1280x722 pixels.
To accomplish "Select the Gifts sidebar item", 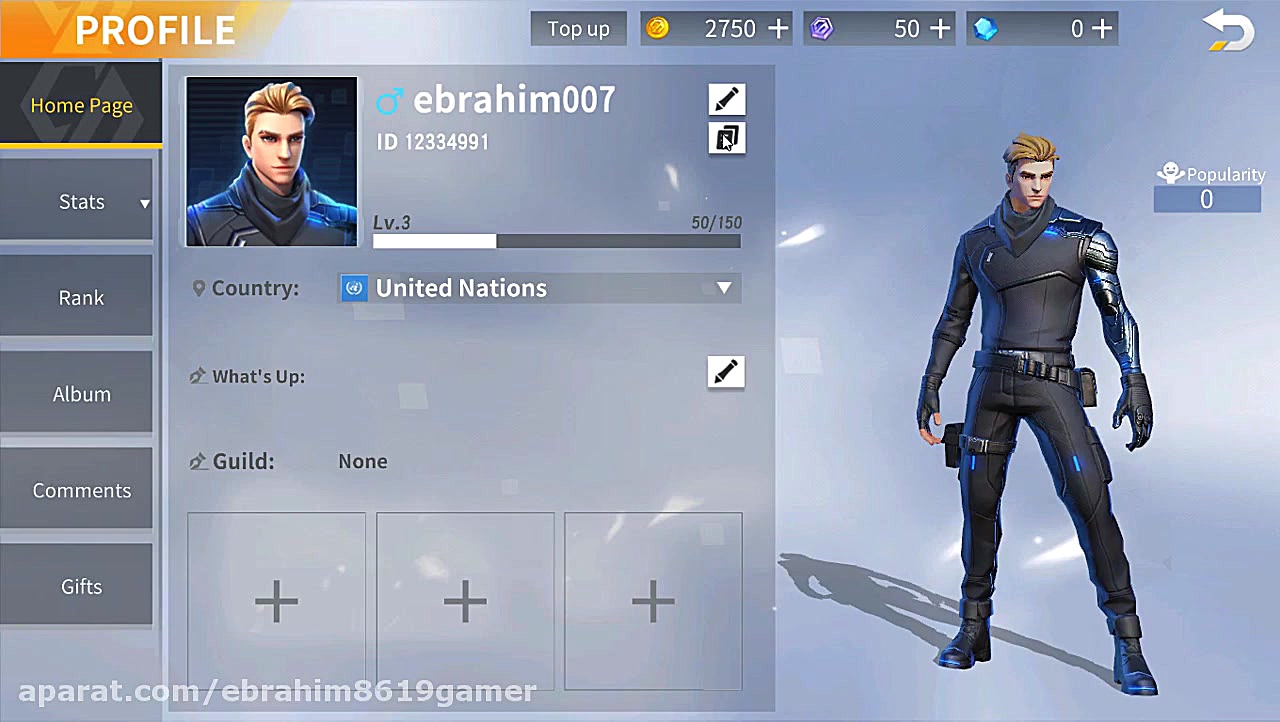I will pos(81,586).
